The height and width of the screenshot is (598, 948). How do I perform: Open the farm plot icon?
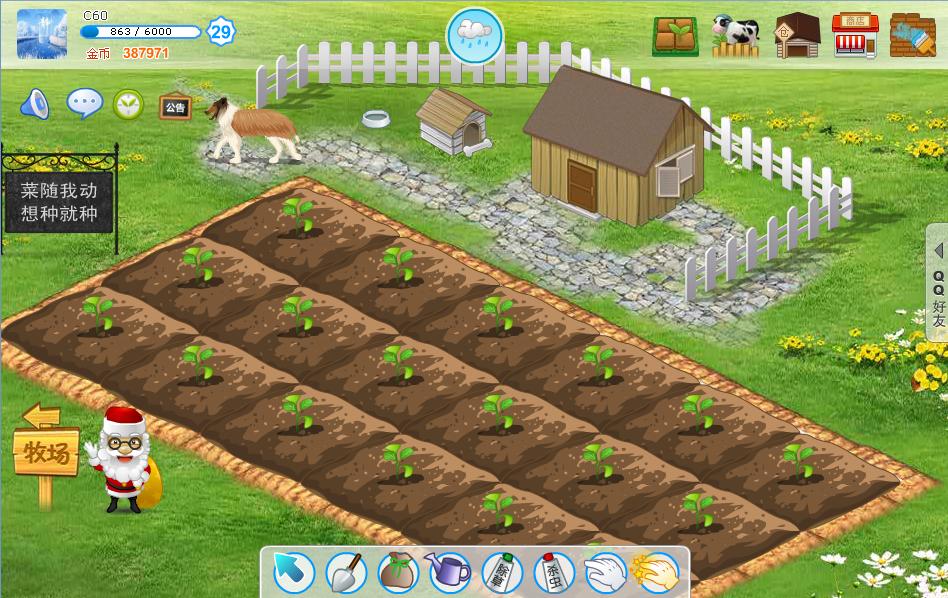pos(676,36)
